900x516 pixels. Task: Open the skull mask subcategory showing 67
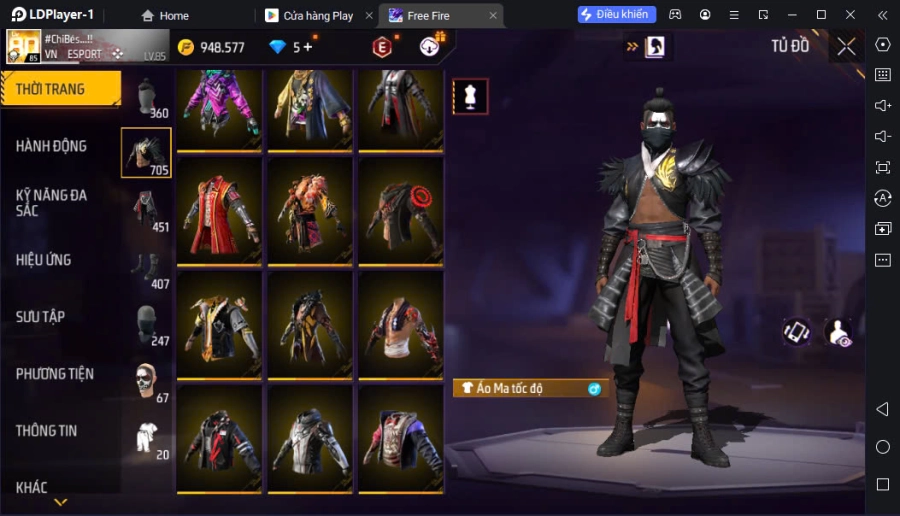(147, 381)
